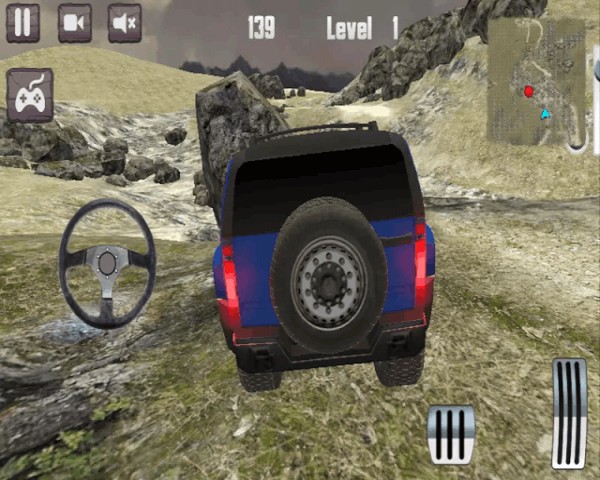Toggle the sound with the muted speaker icon
This screenshot has width=600, height=480.
pyautogui.click(x=125, y=23)
